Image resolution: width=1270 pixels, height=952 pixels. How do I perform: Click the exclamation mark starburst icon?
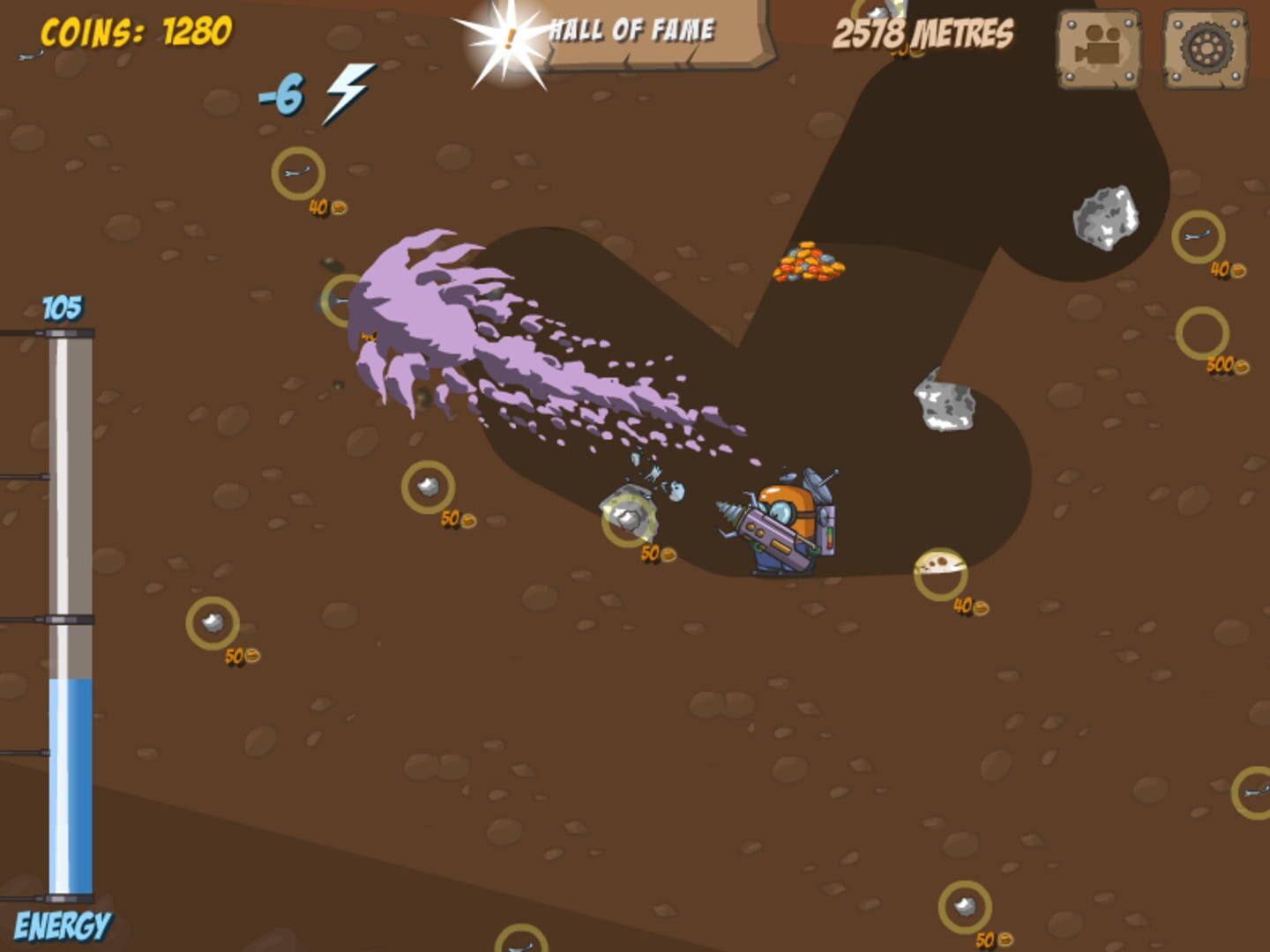point(507,40)
